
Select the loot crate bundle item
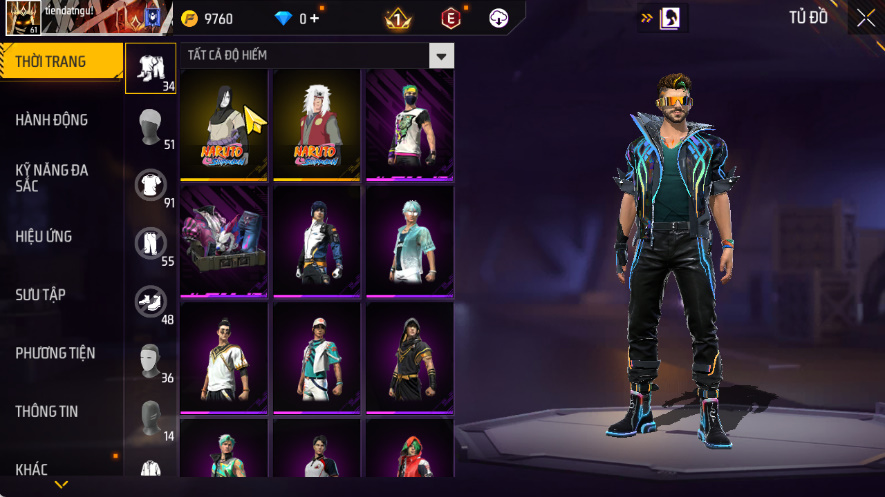[223, 240]
